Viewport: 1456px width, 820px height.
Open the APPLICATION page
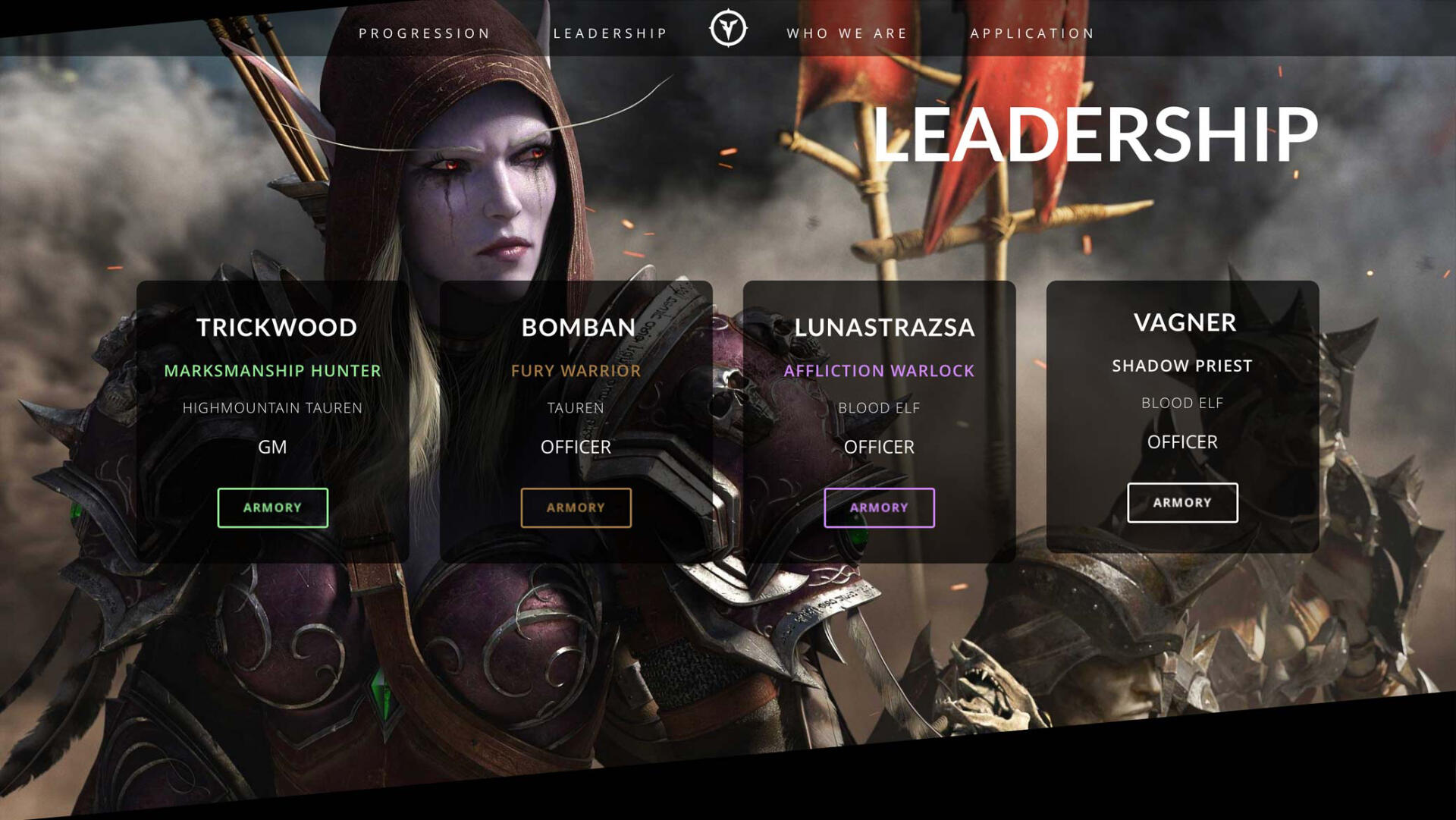(1031, 33)
